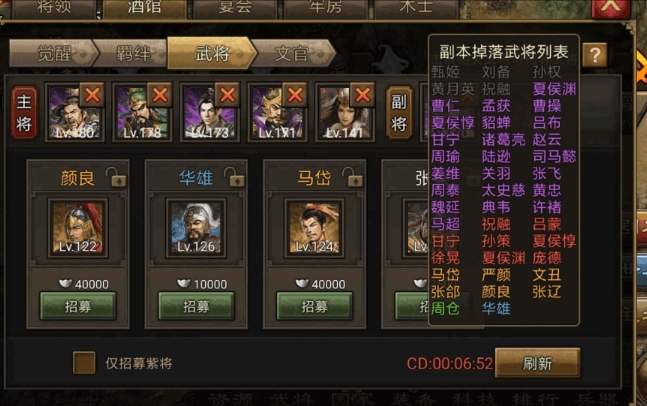
Task: Remove the Lv.178 general with its X
Action: coord(160,94)
